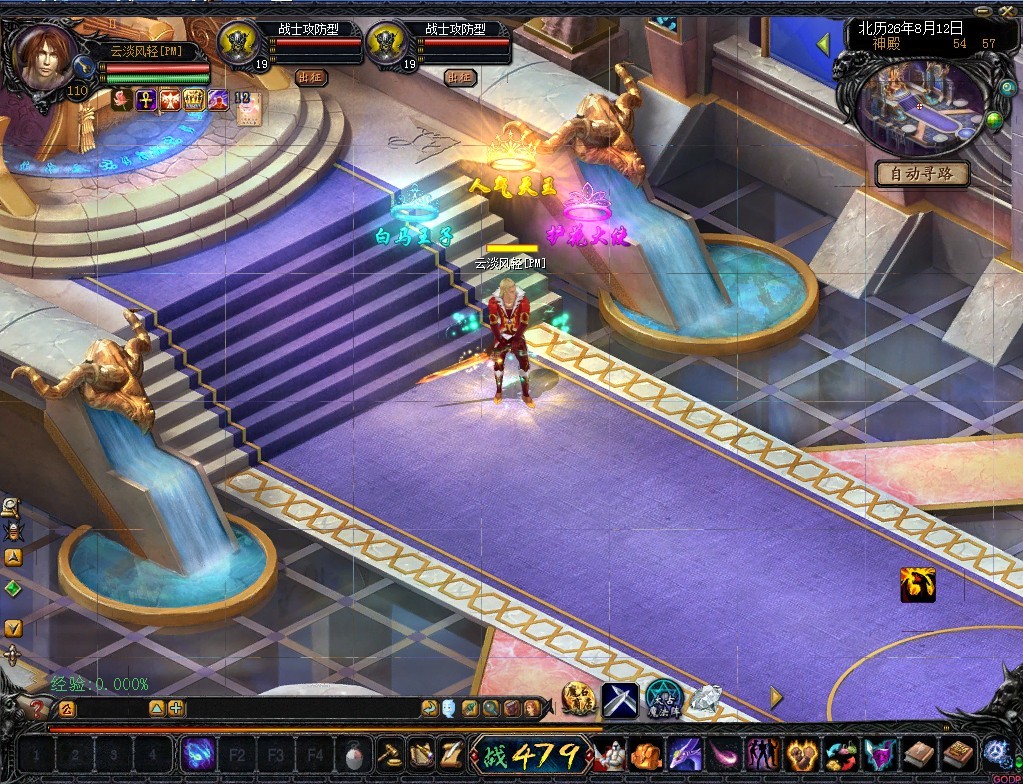Viewport: 1023px width, 784px height.
Task: Collapse the panel with the green left arrow
Action: tap(824, 44)
